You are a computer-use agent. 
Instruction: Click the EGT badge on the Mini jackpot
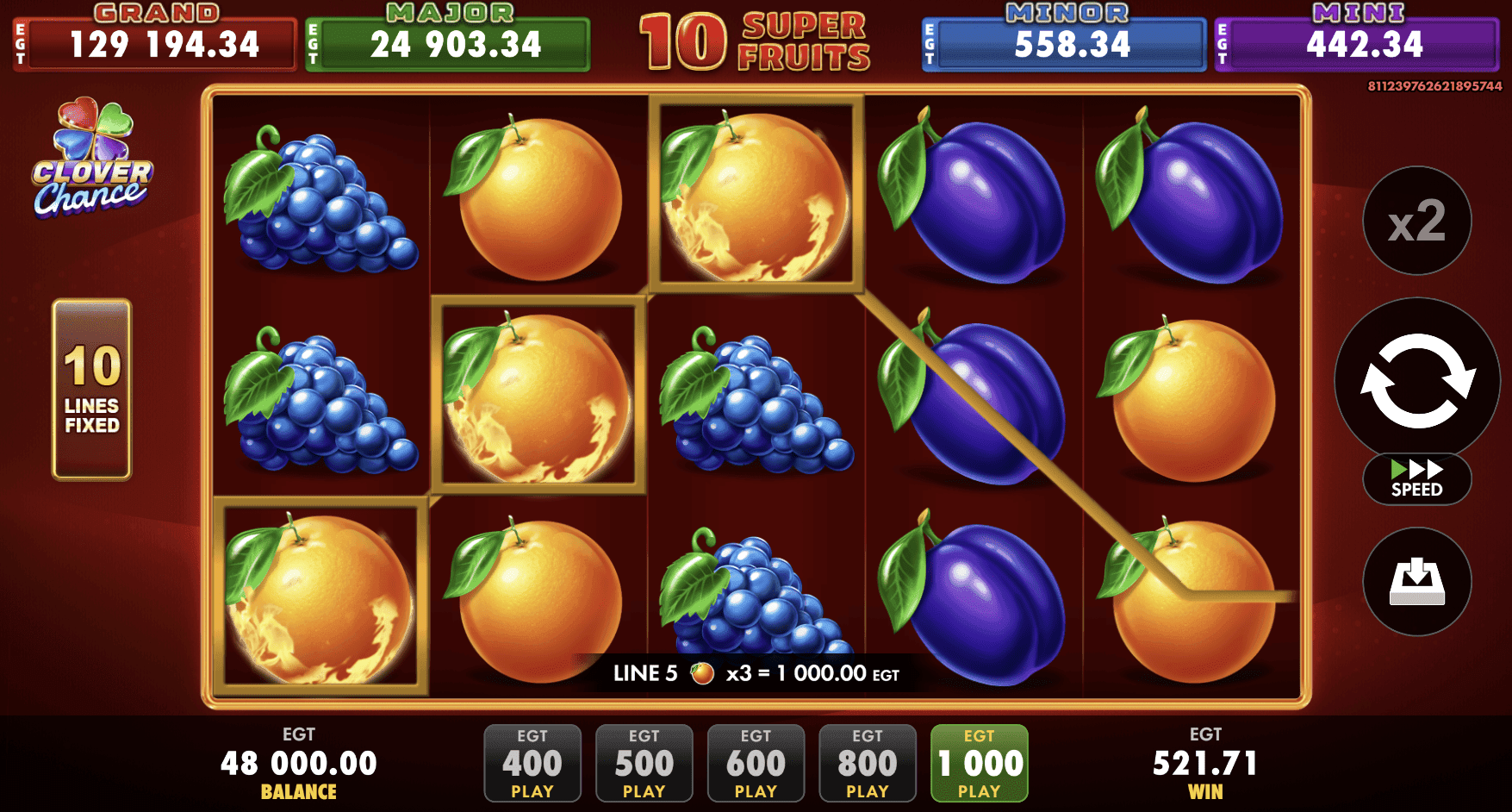[1223, 45]
